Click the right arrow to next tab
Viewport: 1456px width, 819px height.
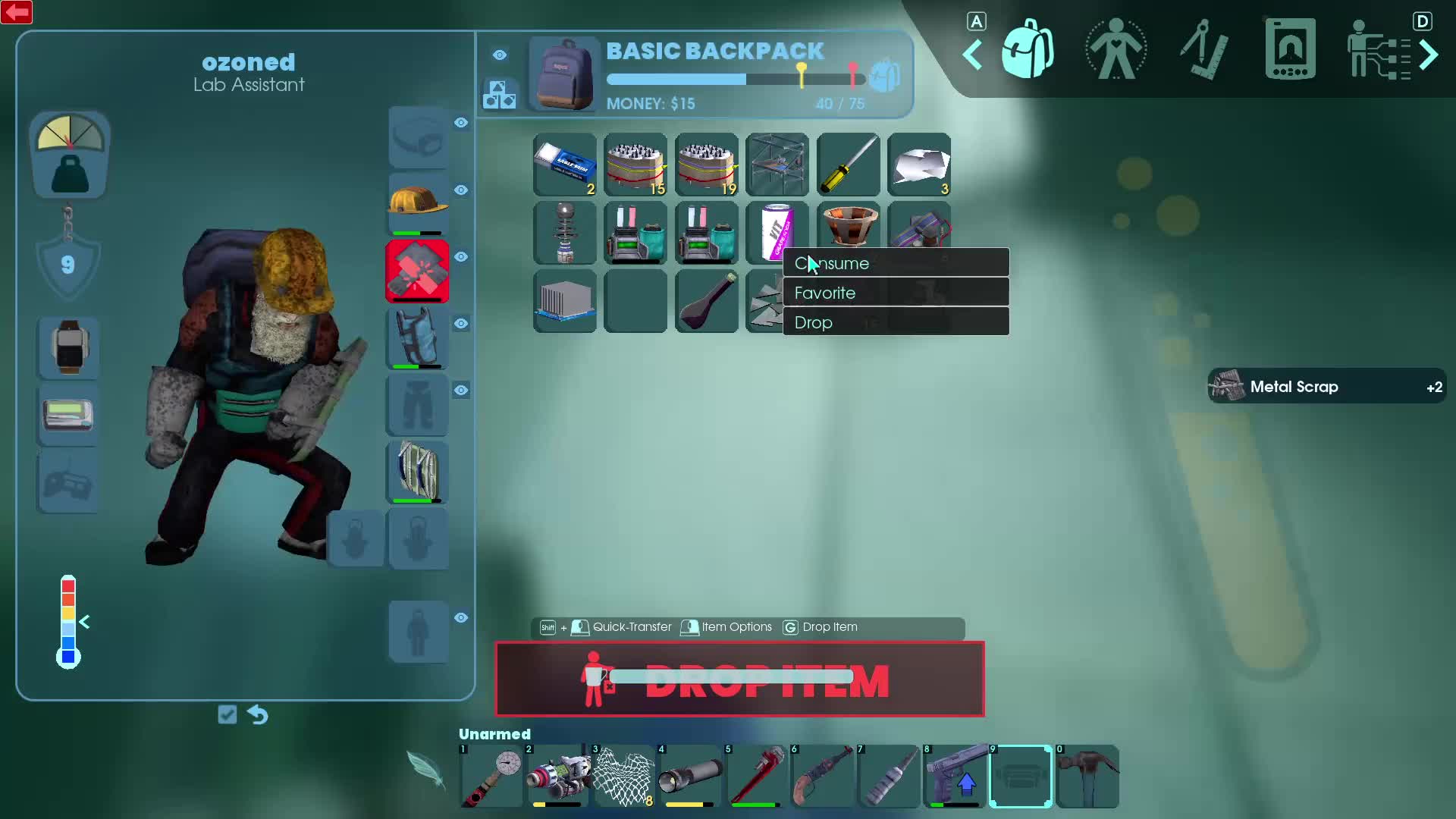coord(1429,55)
